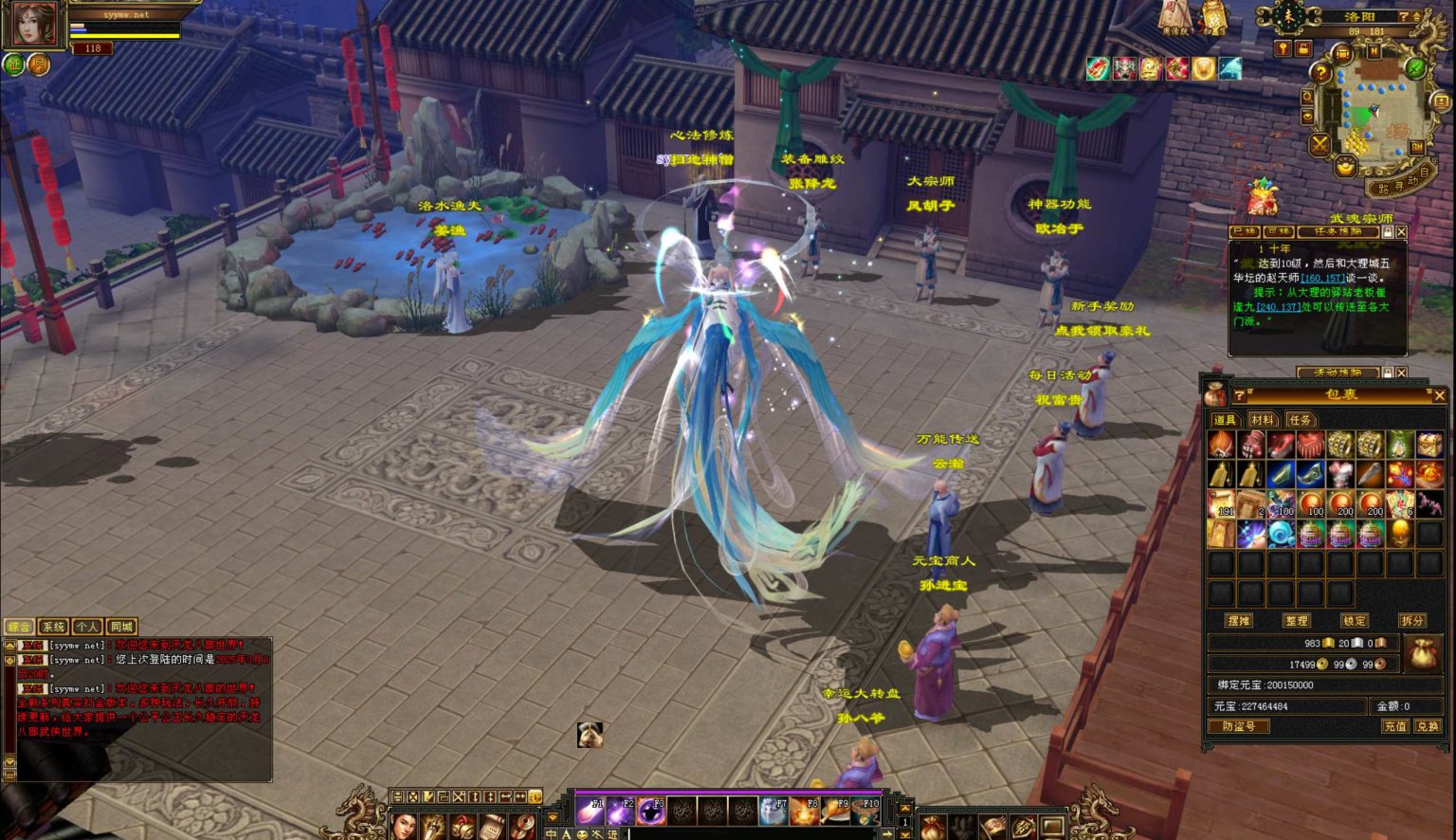
Task: Activate the F1 skill on the hotbar
Action: pyautogui.click(x=591, y=810)
